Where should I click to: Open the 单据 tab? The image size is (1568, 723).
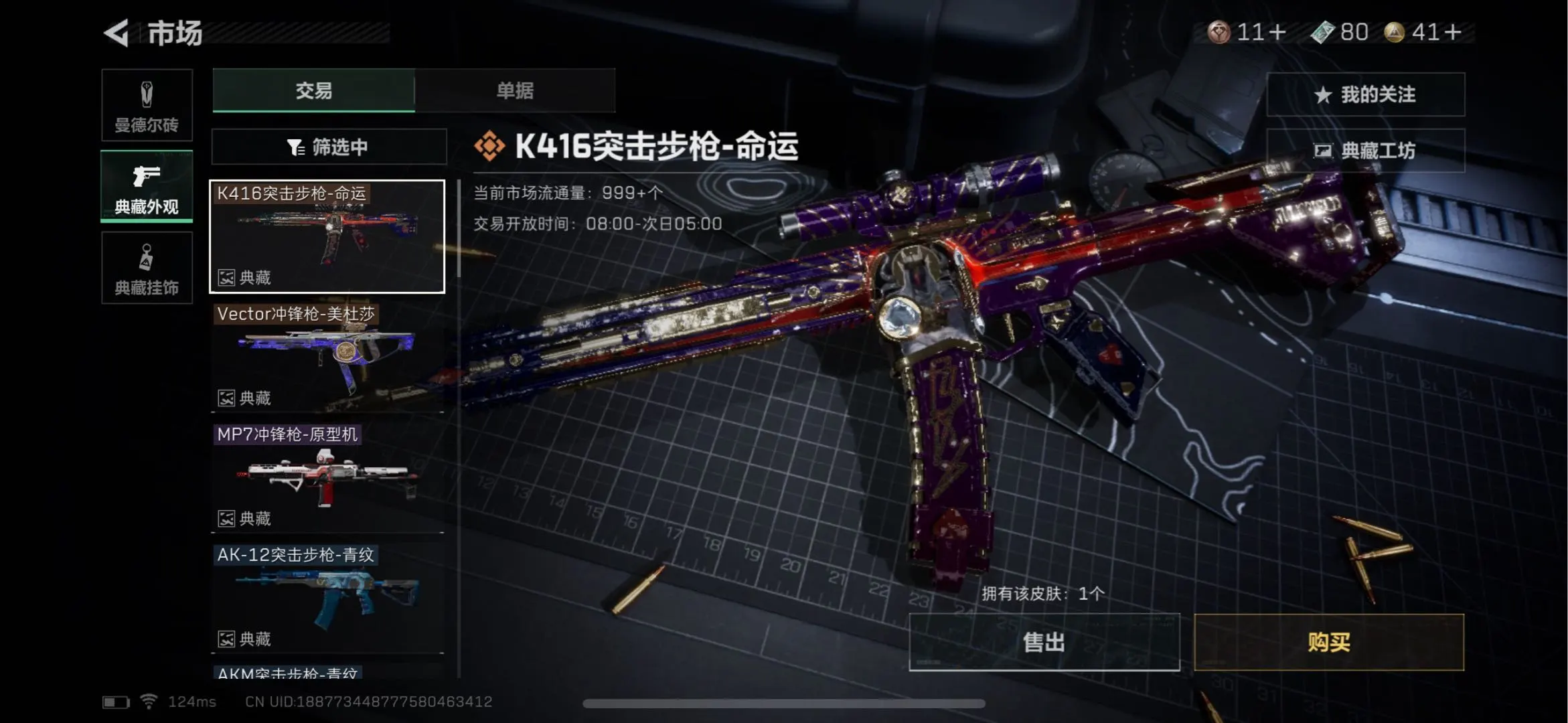pos(514,90)
